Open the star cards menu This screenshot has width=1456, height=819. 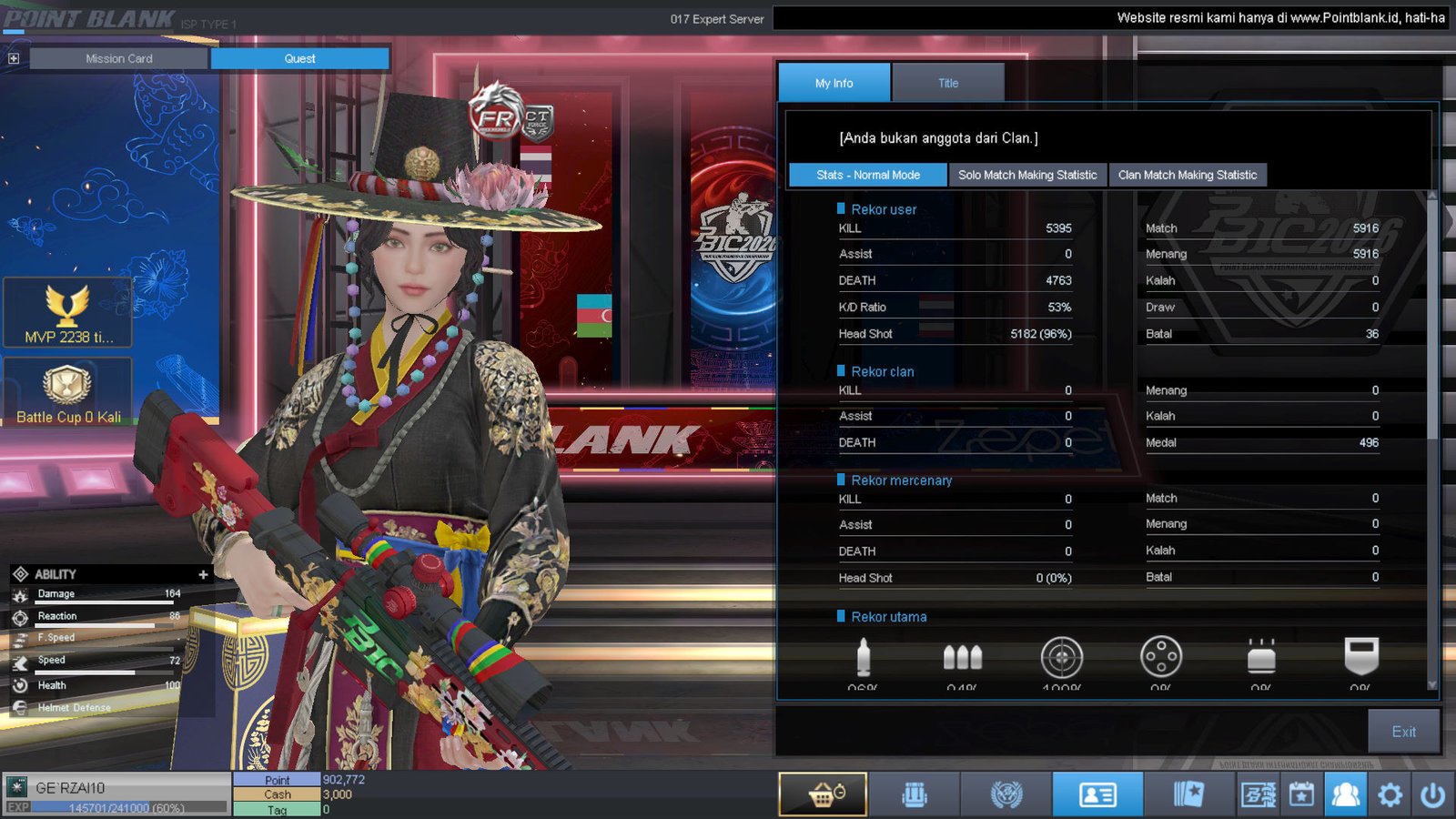point(1188,794)
